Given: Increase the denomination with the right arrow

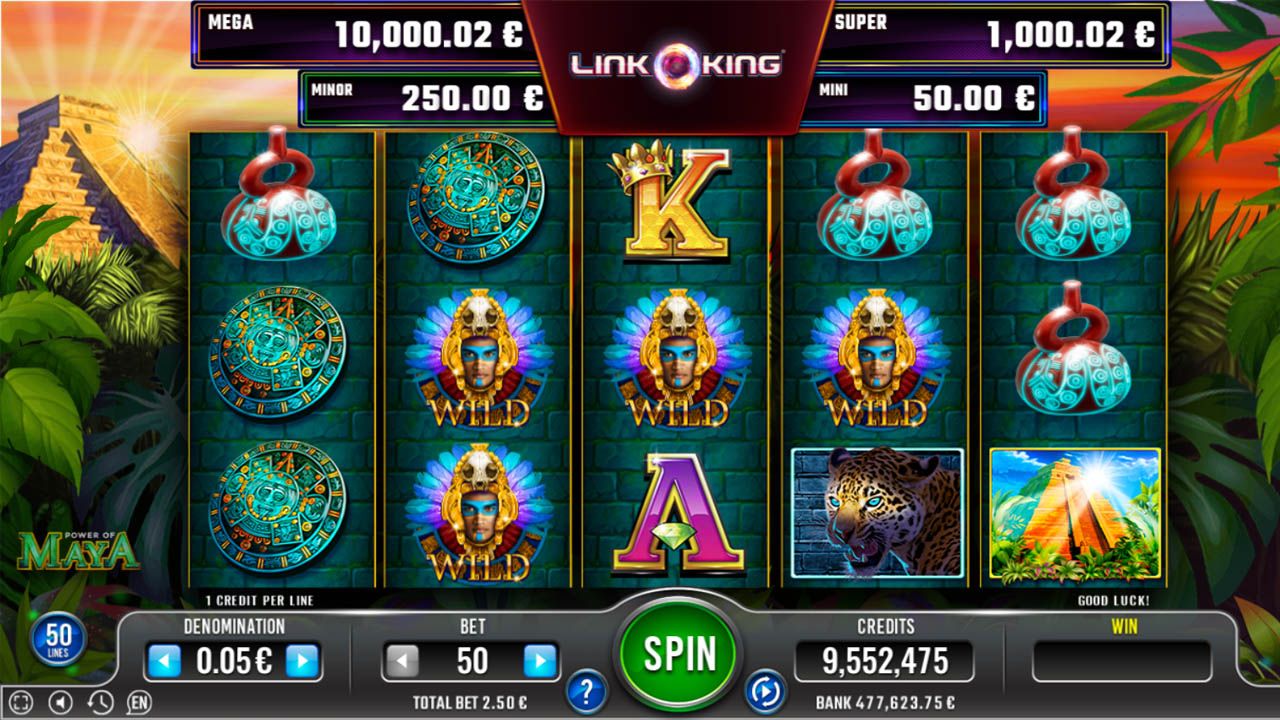Looking at the screenshot, I should coord(302,661).
